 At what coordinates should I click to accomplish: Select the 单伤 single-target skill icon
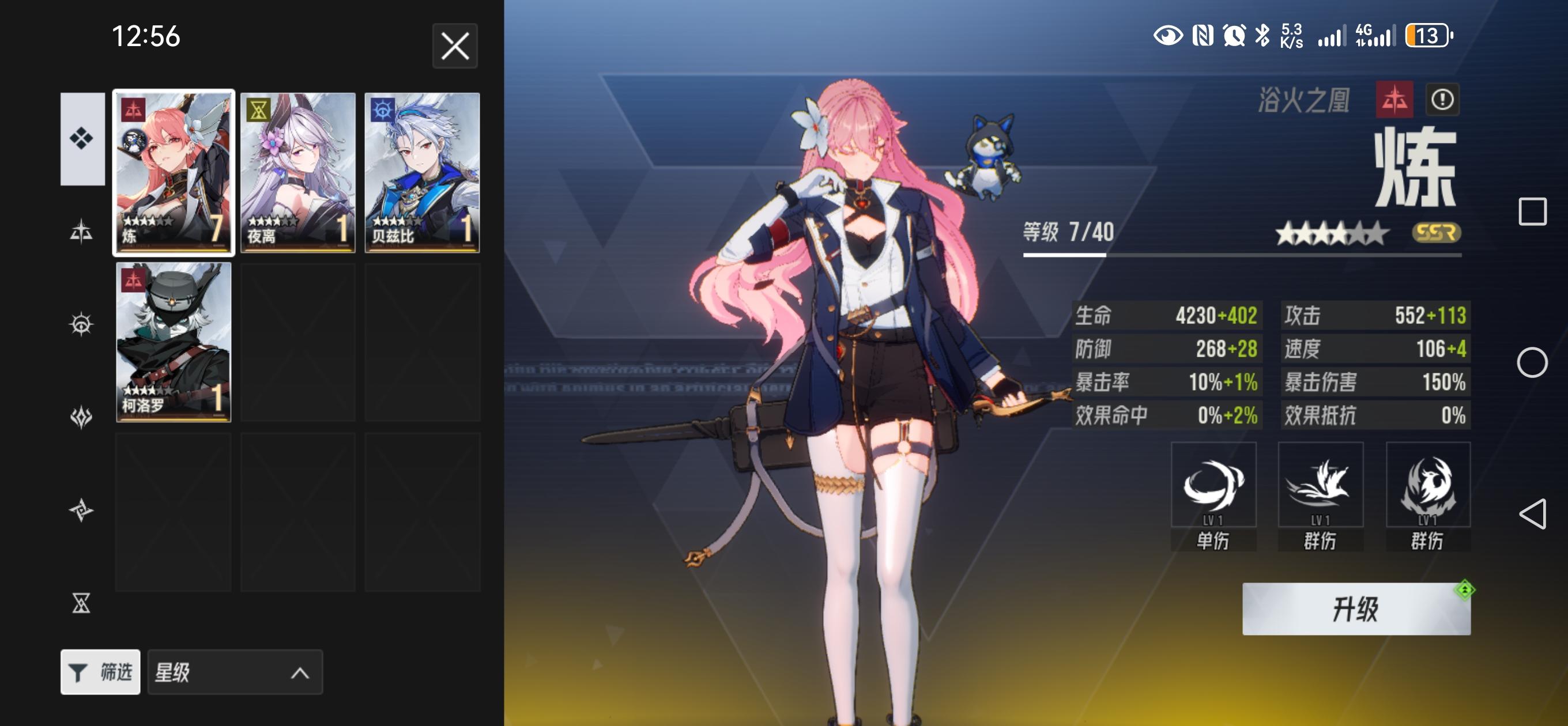pyautogui.click(x=1215, y=484)
